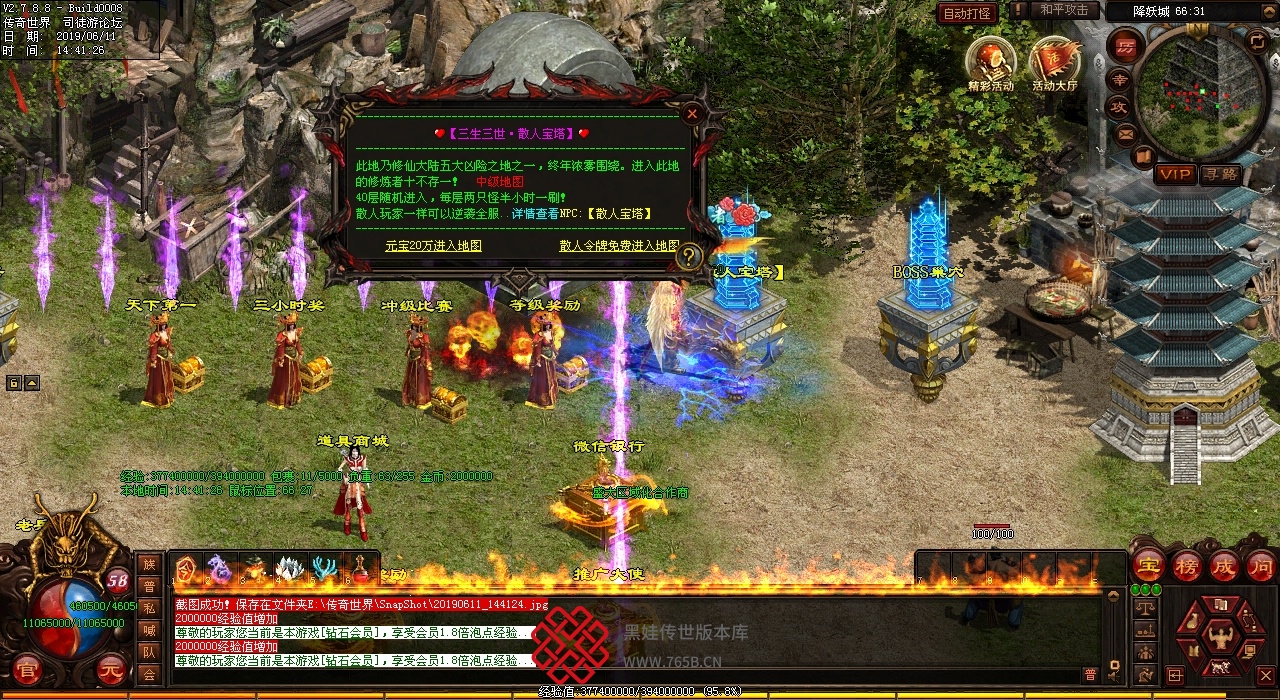Image resolution: width=1280 pixels, height=700 pixels.
Task: Switch chat to 队 team channel
Action: point(149,652)
